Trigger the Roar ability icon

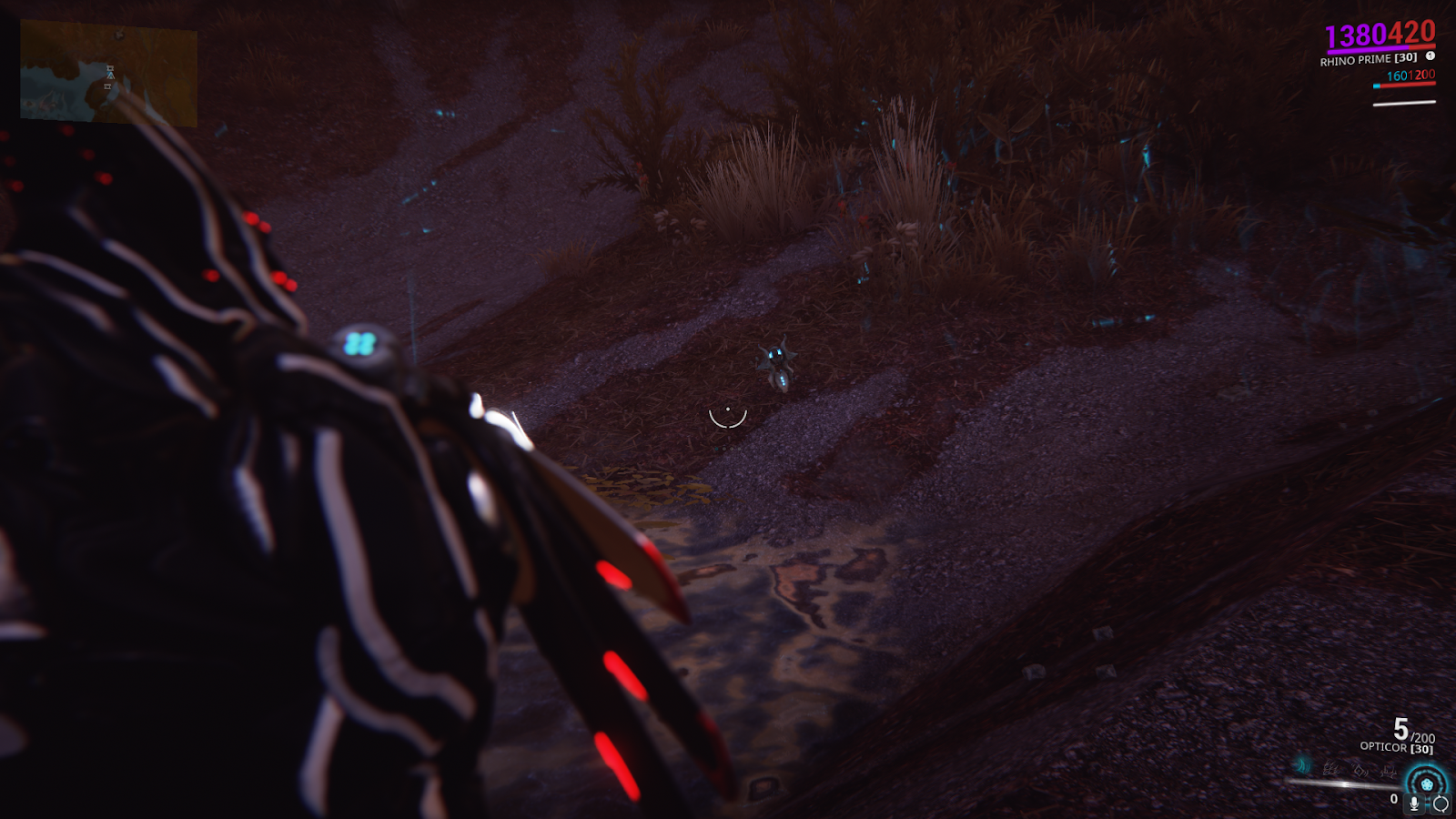pyautogui.click(x=1360, y=771)
